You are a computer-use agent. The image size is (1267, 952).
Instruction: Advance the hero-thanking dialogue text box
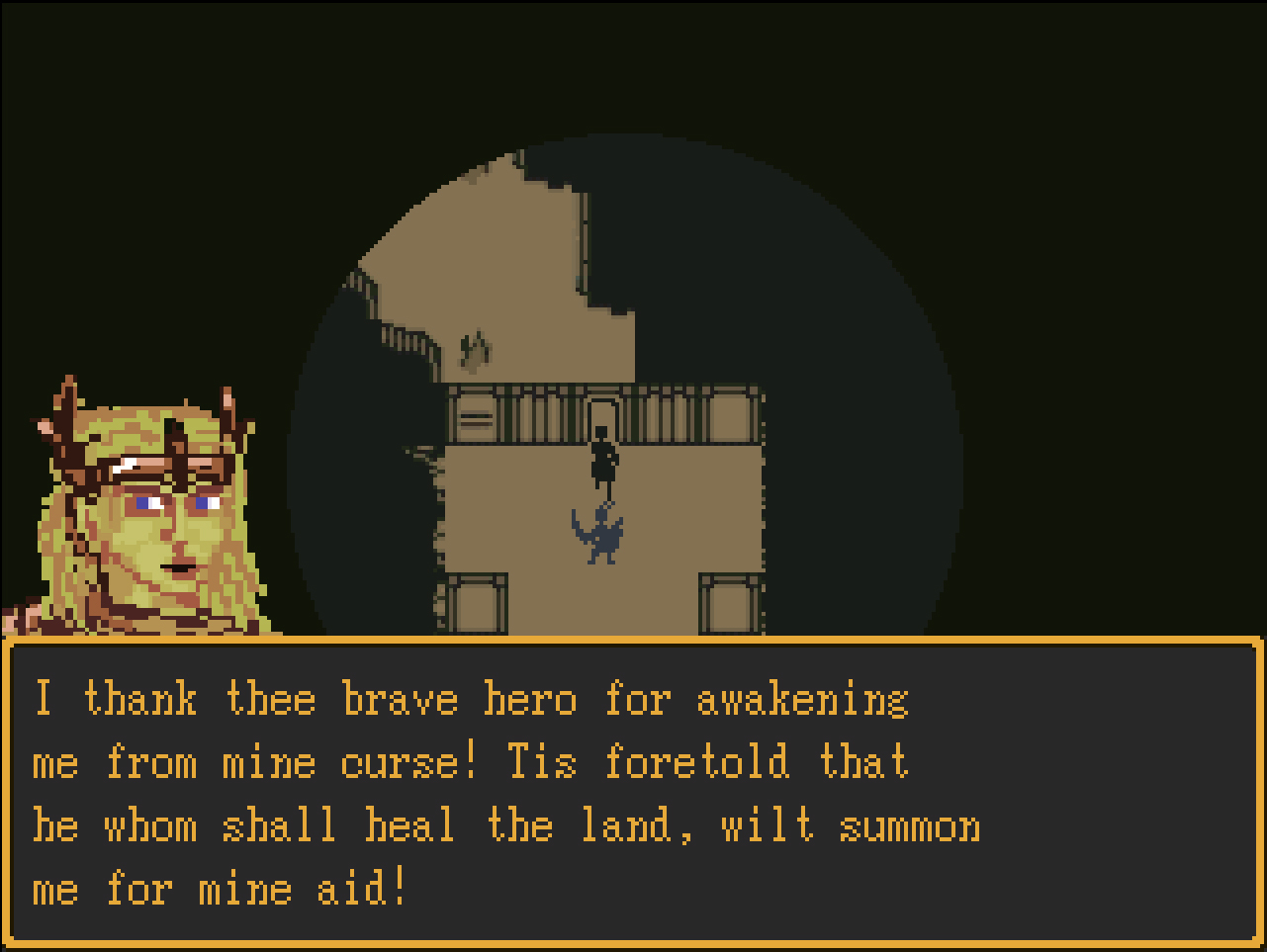coord(633,793)
